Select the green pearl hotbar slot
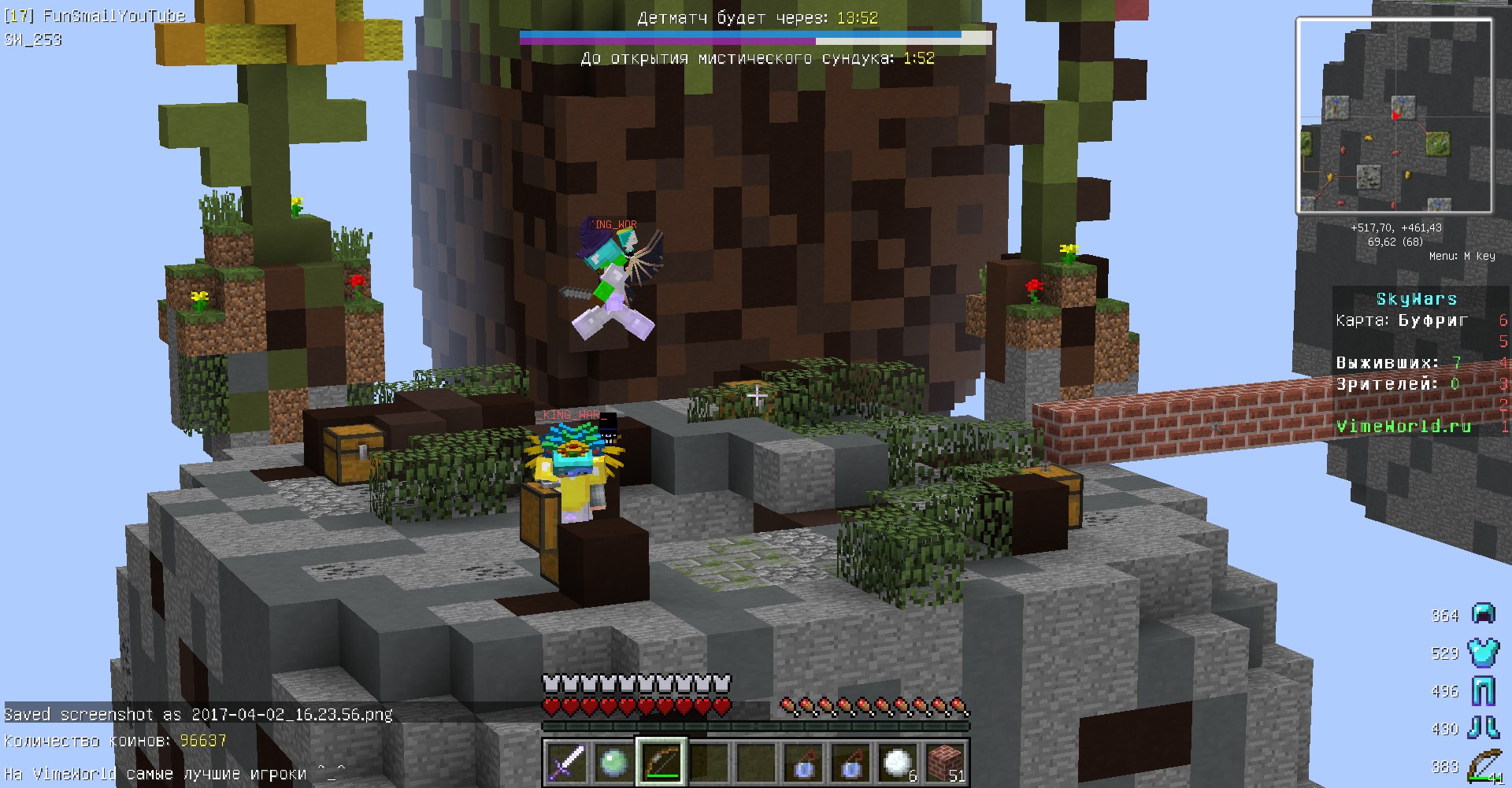The height and width of the screenshot is (788, 1512). click(x=613, y=762)
